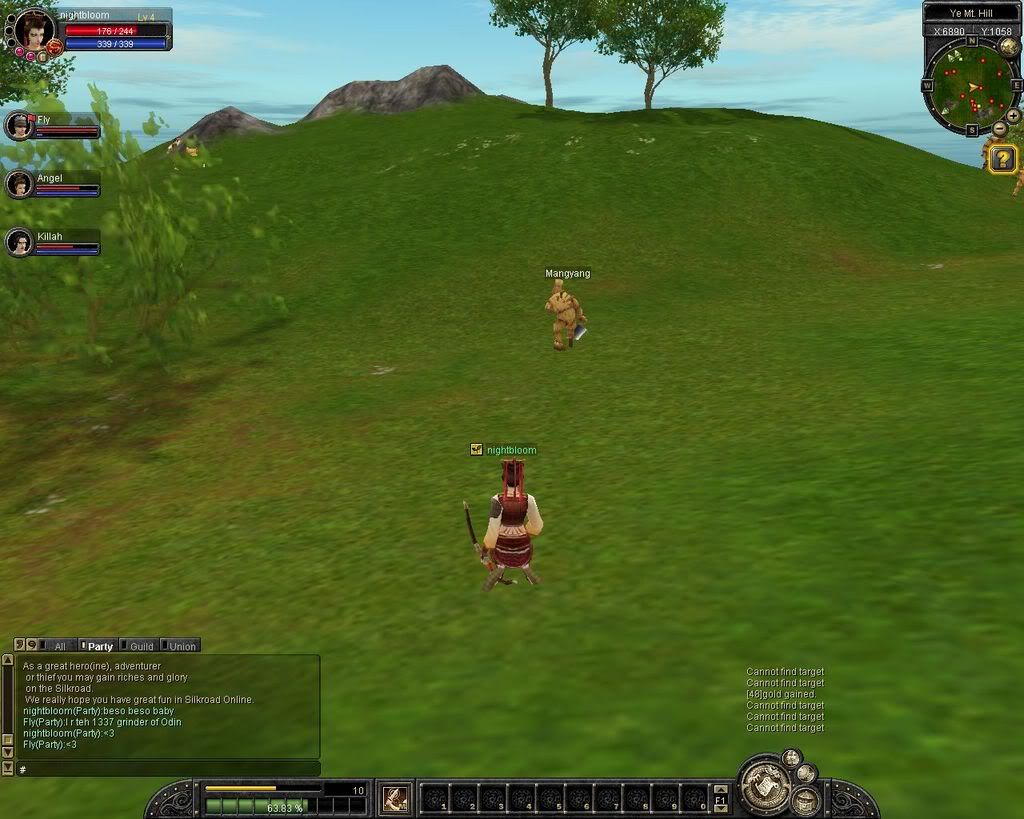Switch to the All chat tab
This screenshot has width=1024, height=819.
tap(59, 646)
